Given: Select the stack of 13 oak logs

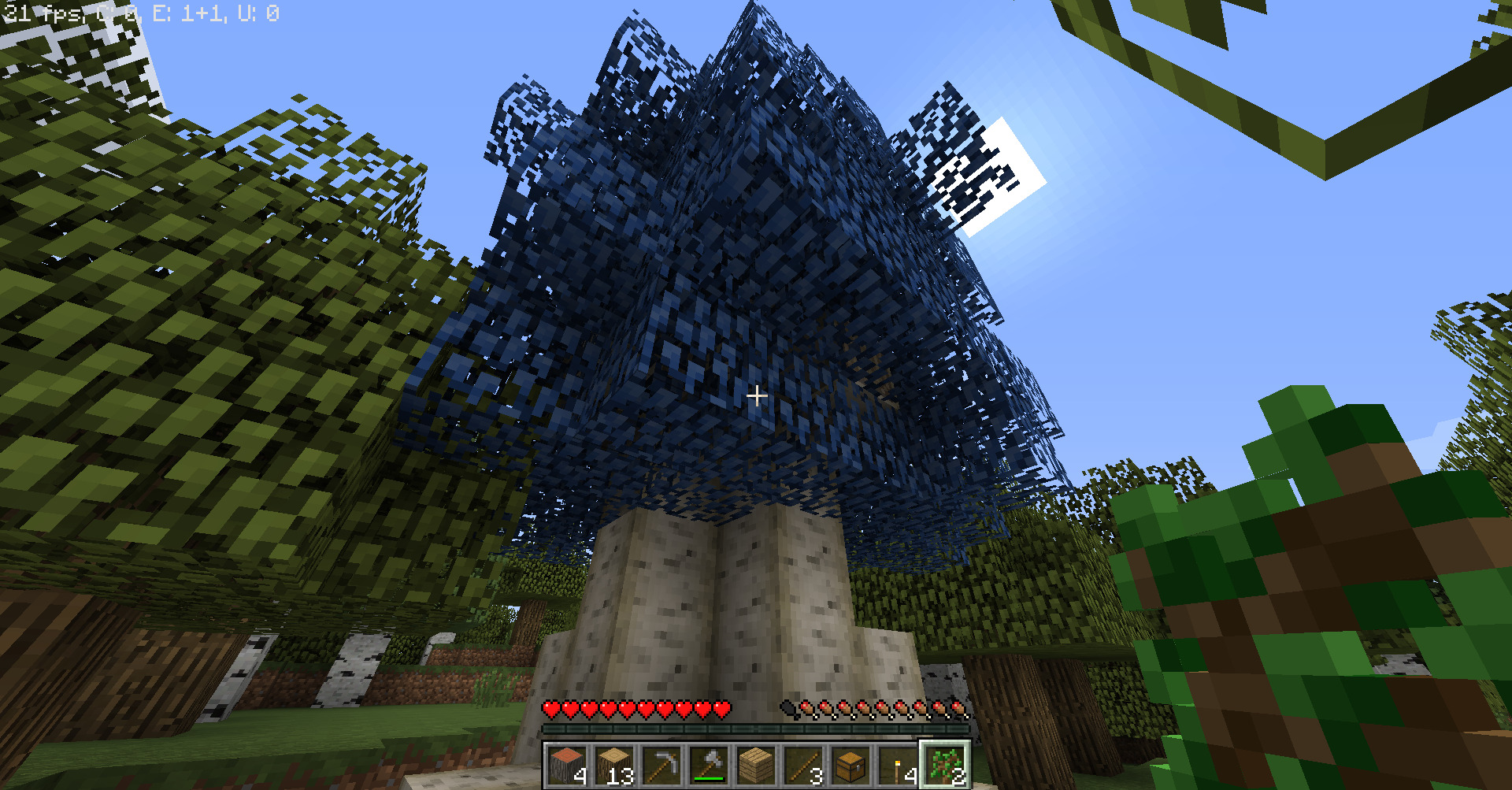Looking at the screenshot, I should (613, 766).
